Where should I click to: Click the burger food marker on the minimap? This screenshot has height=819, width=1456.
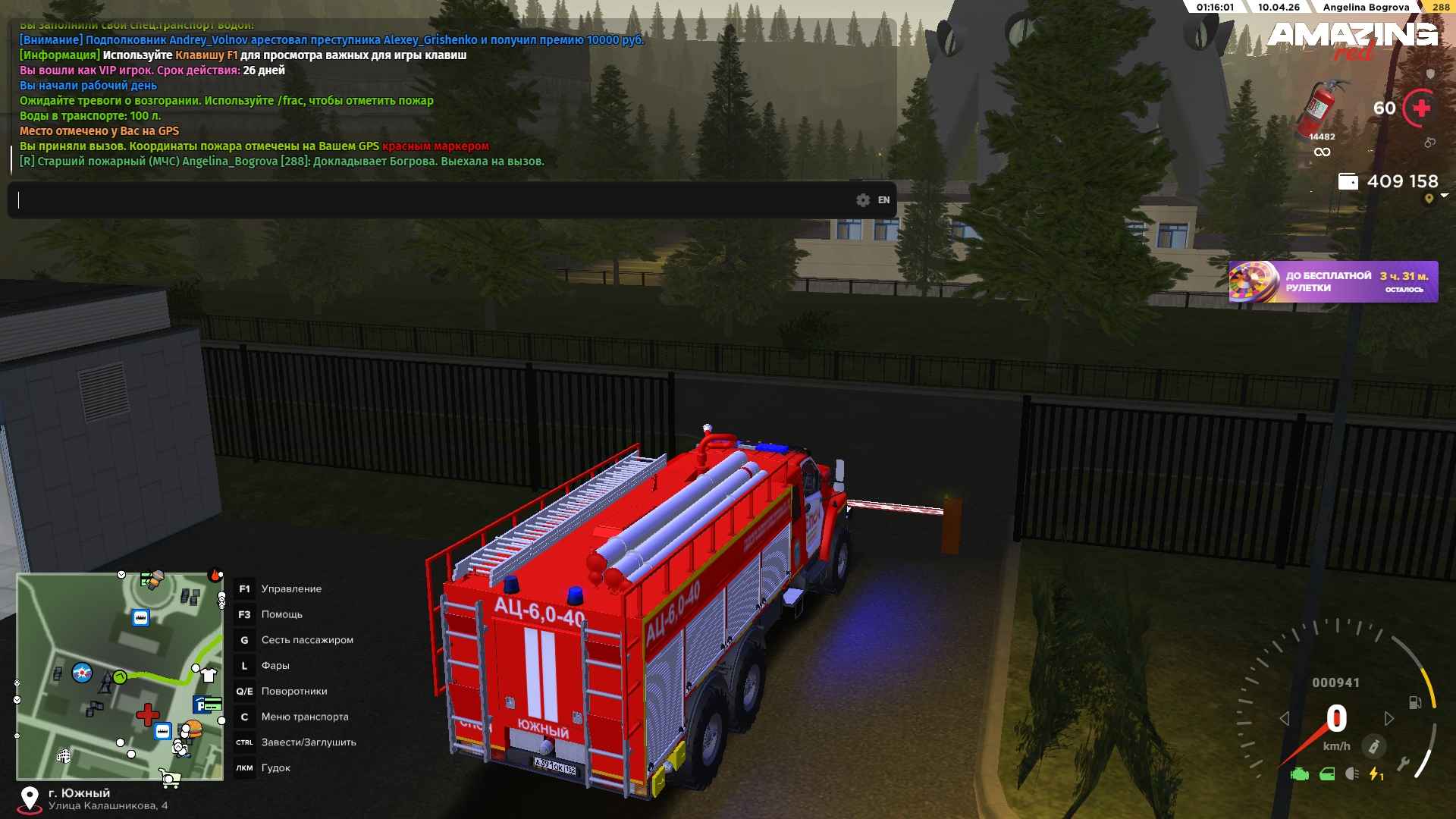(x=193, y=730)
